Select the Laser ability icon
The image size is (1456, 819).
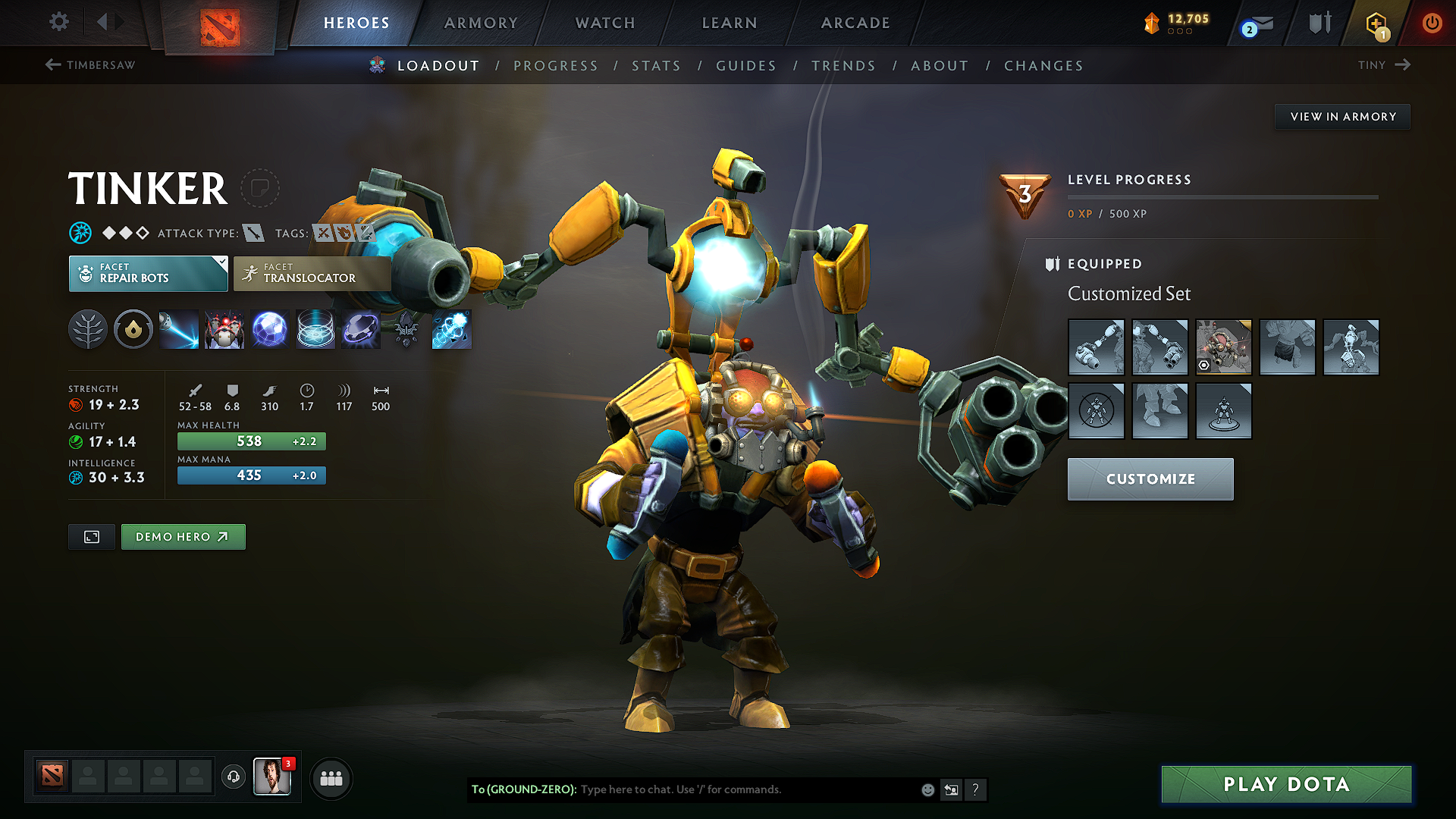pyautogui.click(x=178, y=329)
